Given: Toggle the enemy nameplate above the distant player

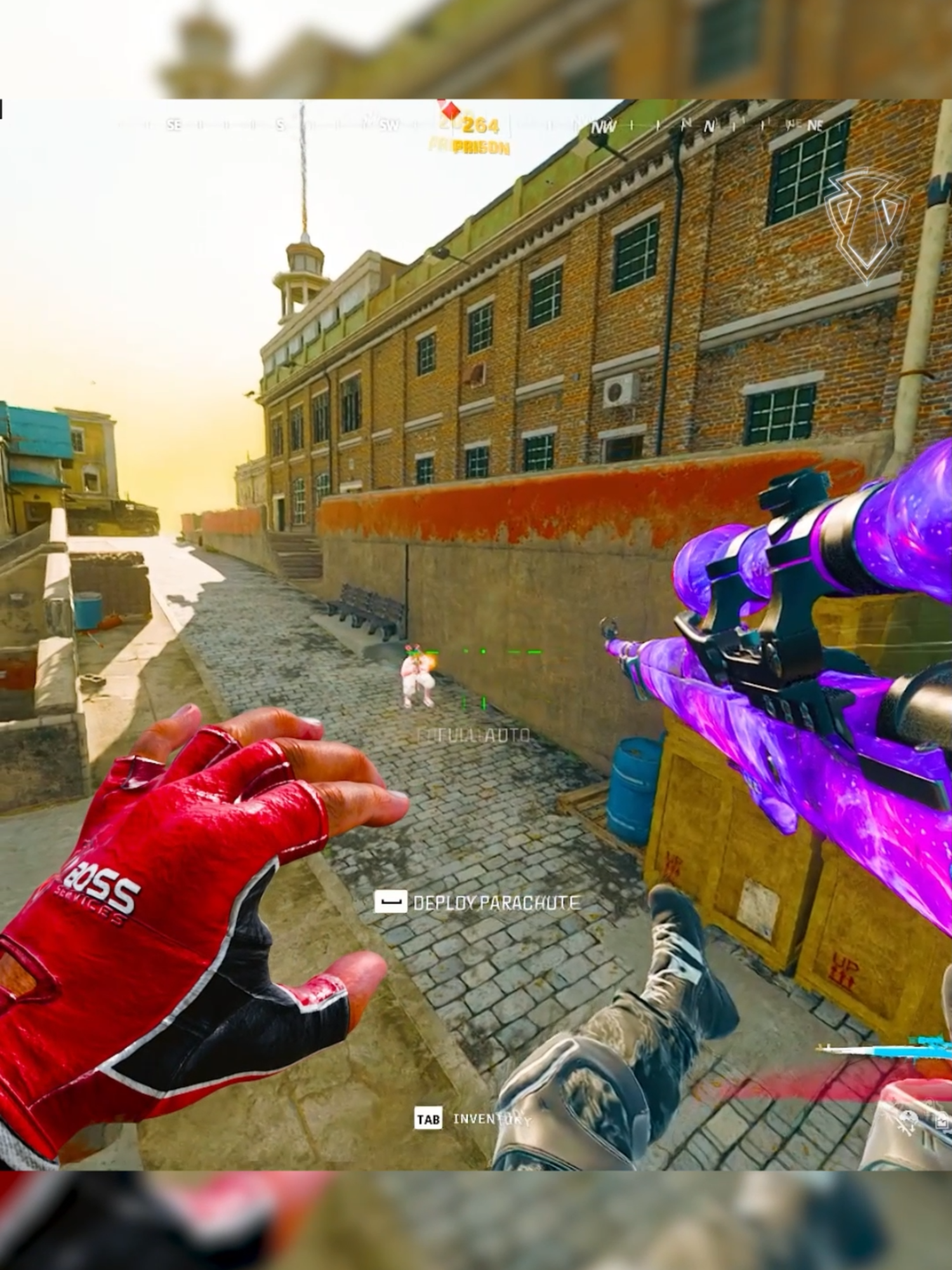Looking at the screenshot, I should click(416, 651).
